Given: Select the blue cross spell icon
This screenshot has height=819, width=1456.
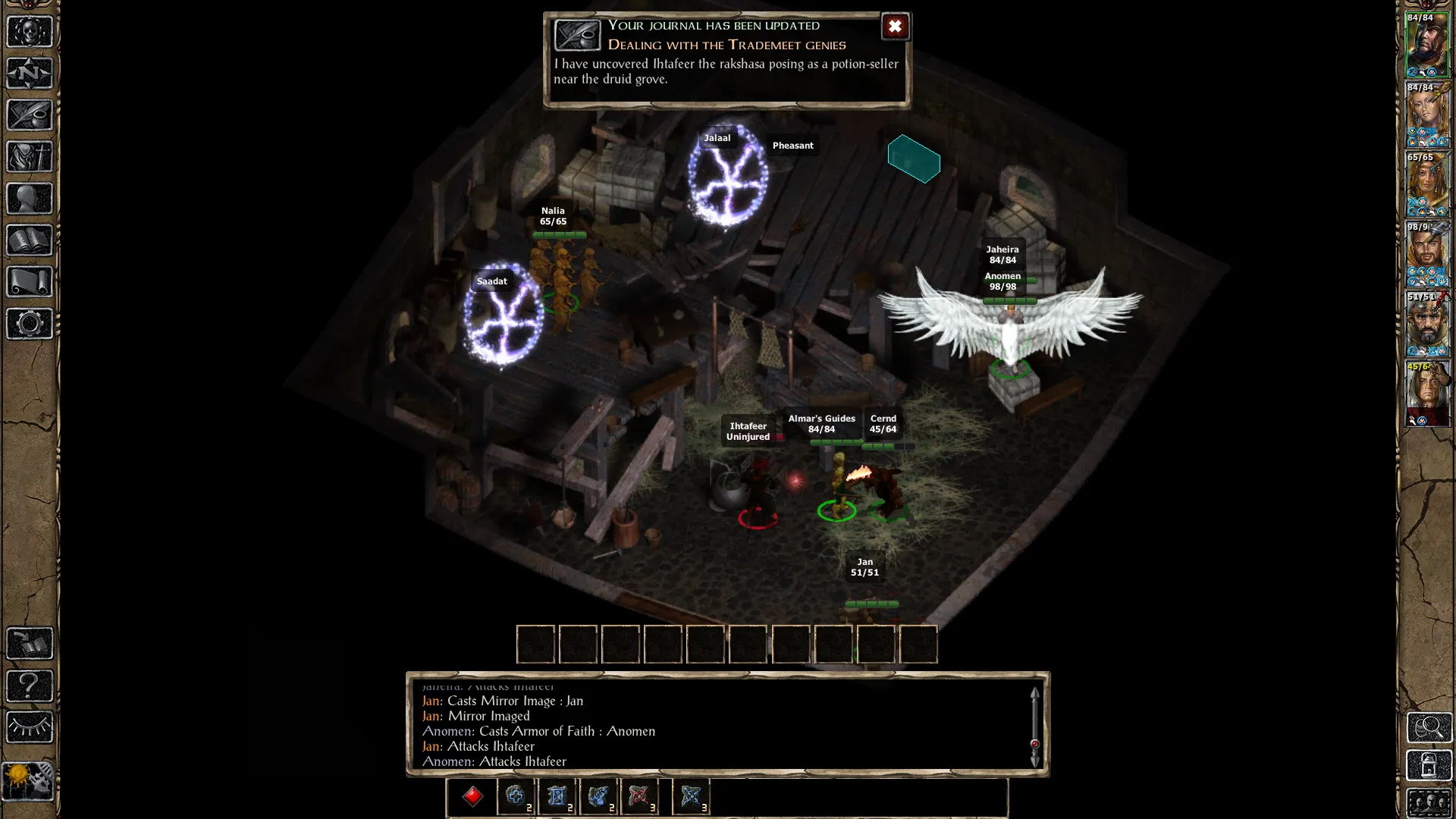Looking at the screenshot, I should tap(516, 796).
